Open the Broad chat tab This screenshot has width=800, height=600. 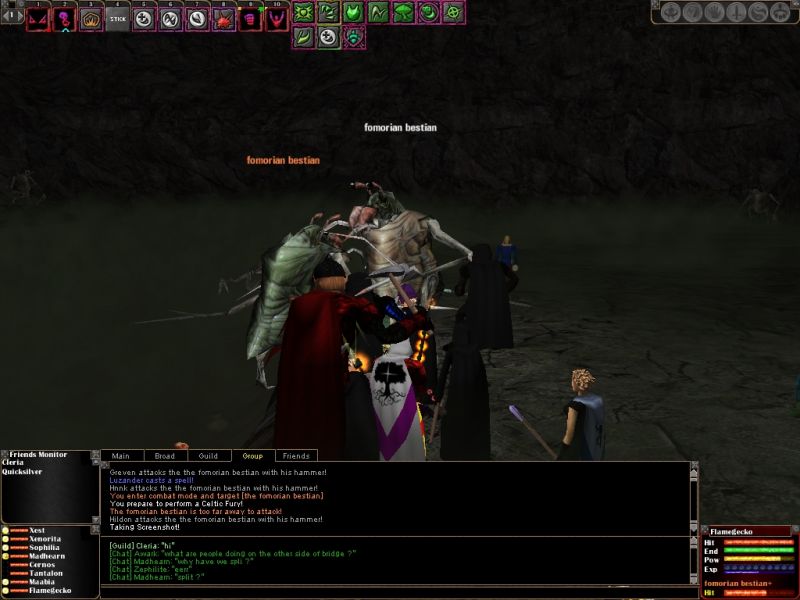click(x=165, y=456)
